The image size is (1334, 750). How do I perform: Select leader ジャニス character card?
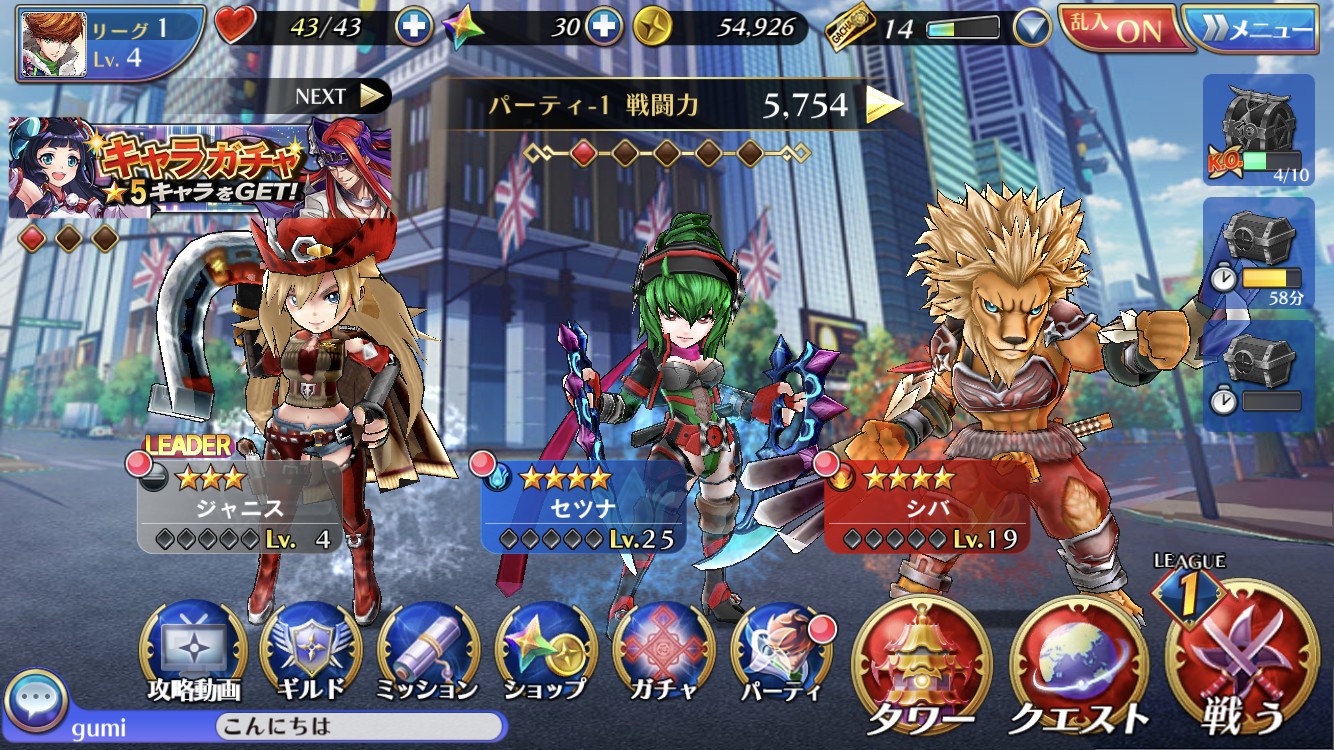click(x=239, y=507)
